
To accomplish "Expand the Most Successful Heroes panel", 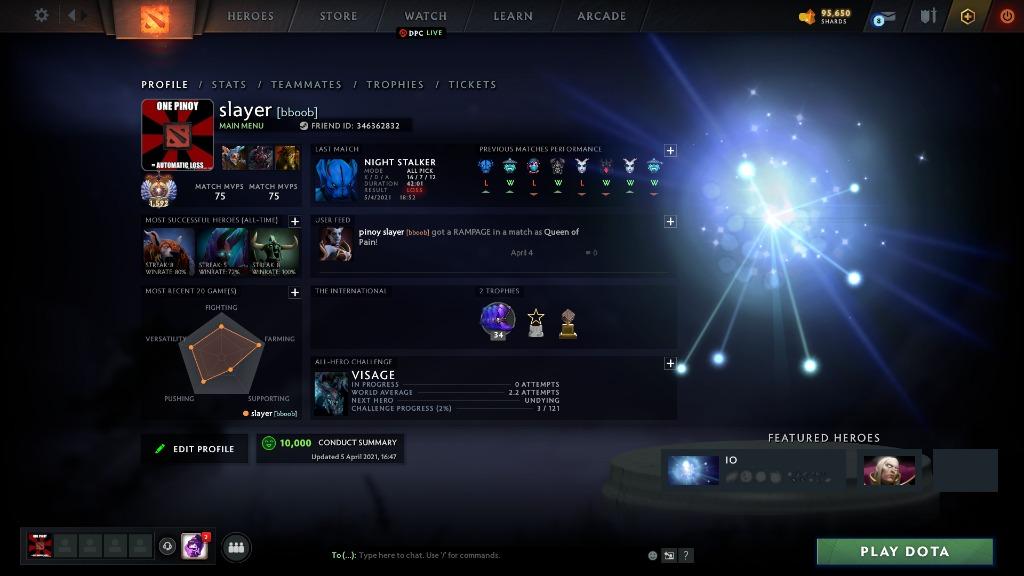I will pyautogui.click(x=295, y=222).
